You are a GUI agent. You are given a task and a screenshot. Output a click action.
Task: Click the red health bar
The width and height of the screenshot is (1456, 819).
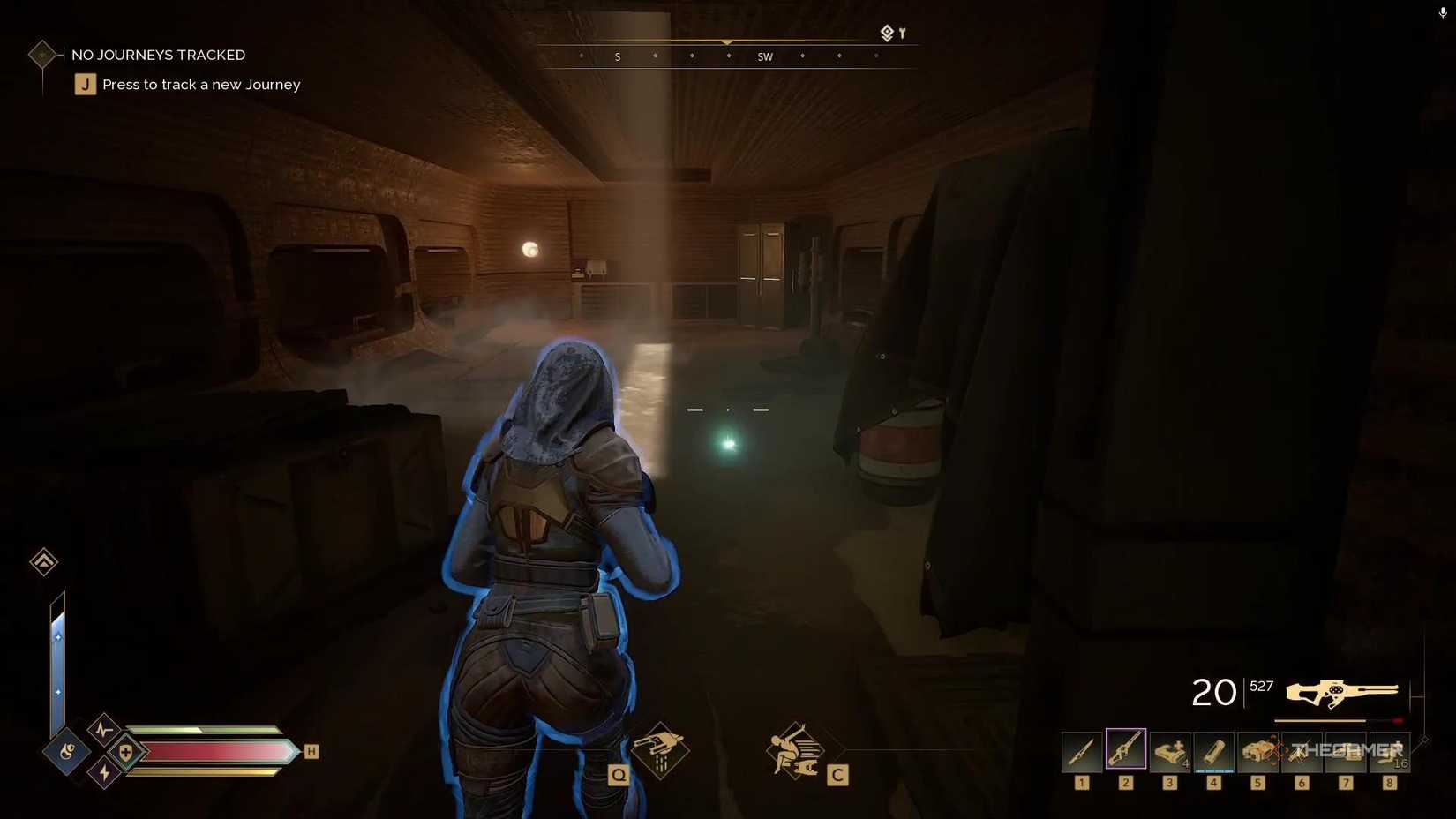coord(212,751)
